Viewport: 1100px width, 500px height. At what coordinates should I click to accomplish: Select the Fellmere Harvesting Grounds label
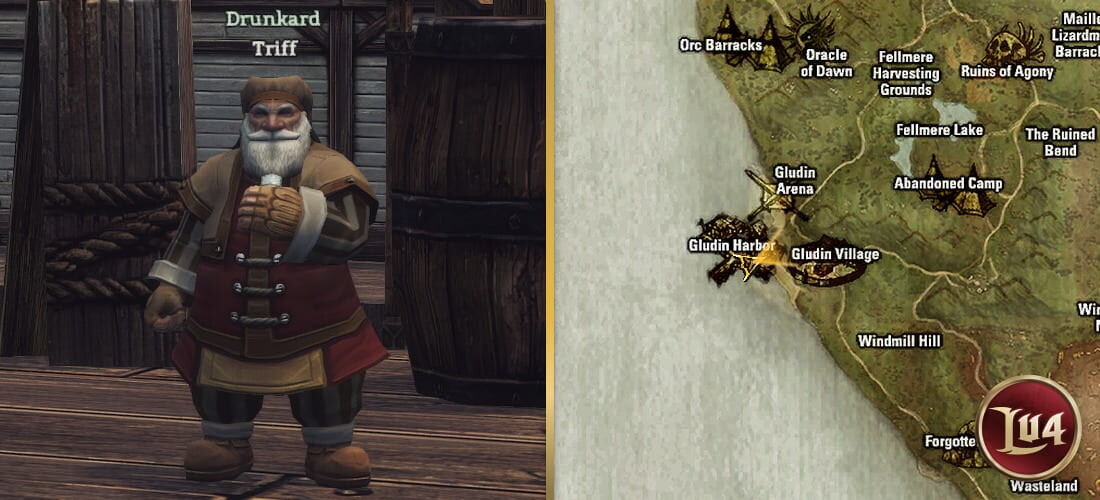coord(906,73)
